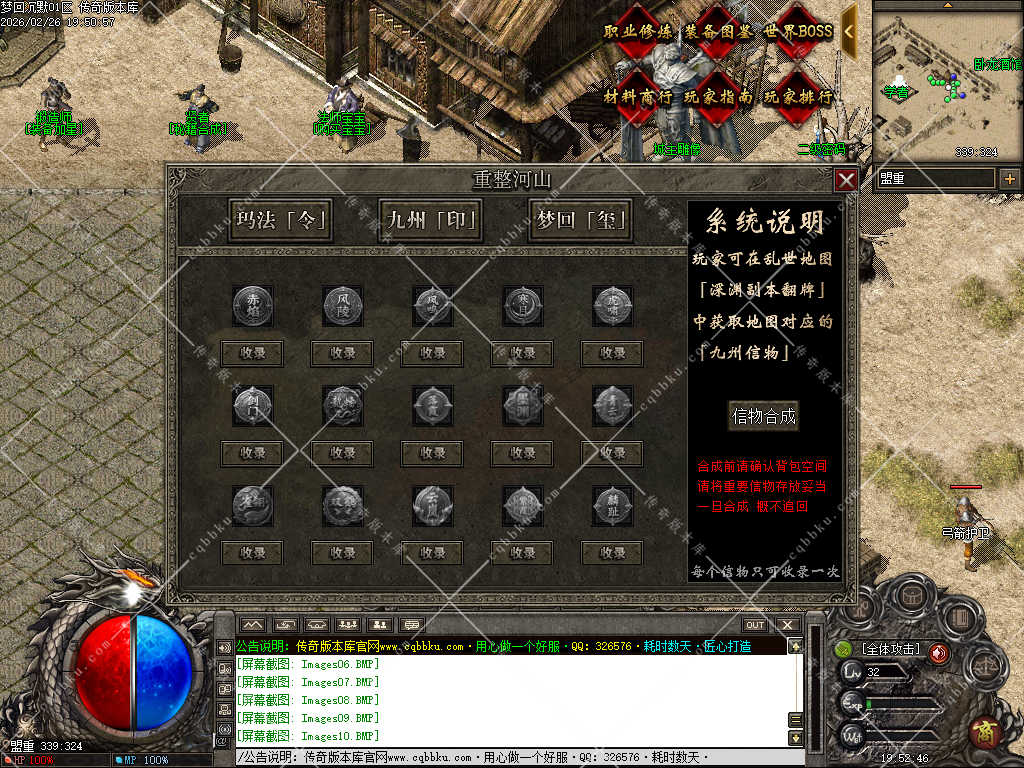Collect the 赤焰 token with its 收录 button
The height and width of the screenshot is (768, 1024).
(x=252, y=353)
